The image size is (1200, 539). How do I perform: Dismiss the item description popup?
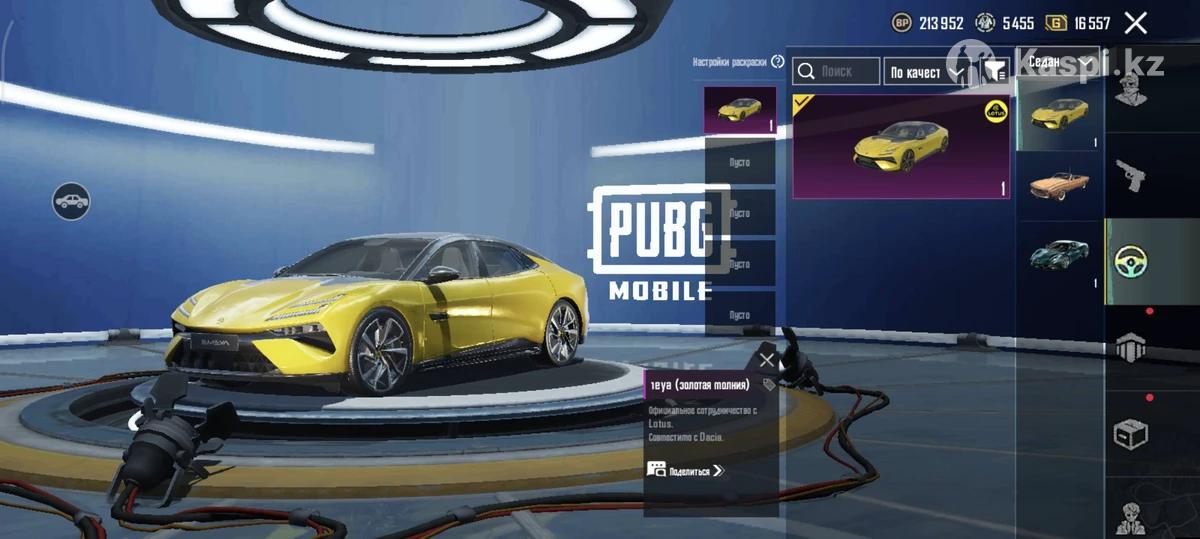767,360
